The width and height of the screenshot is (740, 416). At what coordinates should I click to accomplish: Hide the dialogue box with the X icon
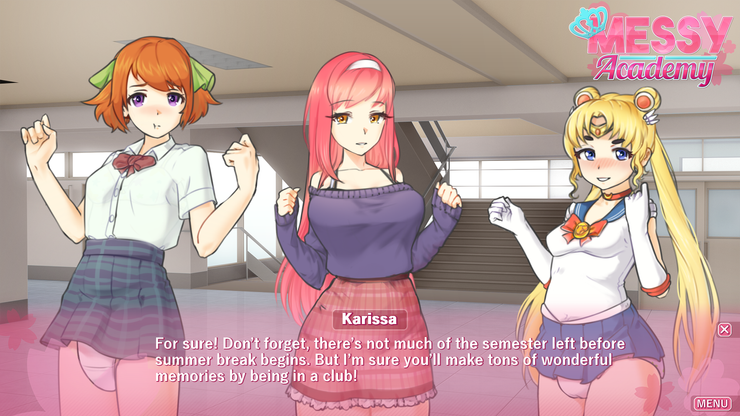725,329
